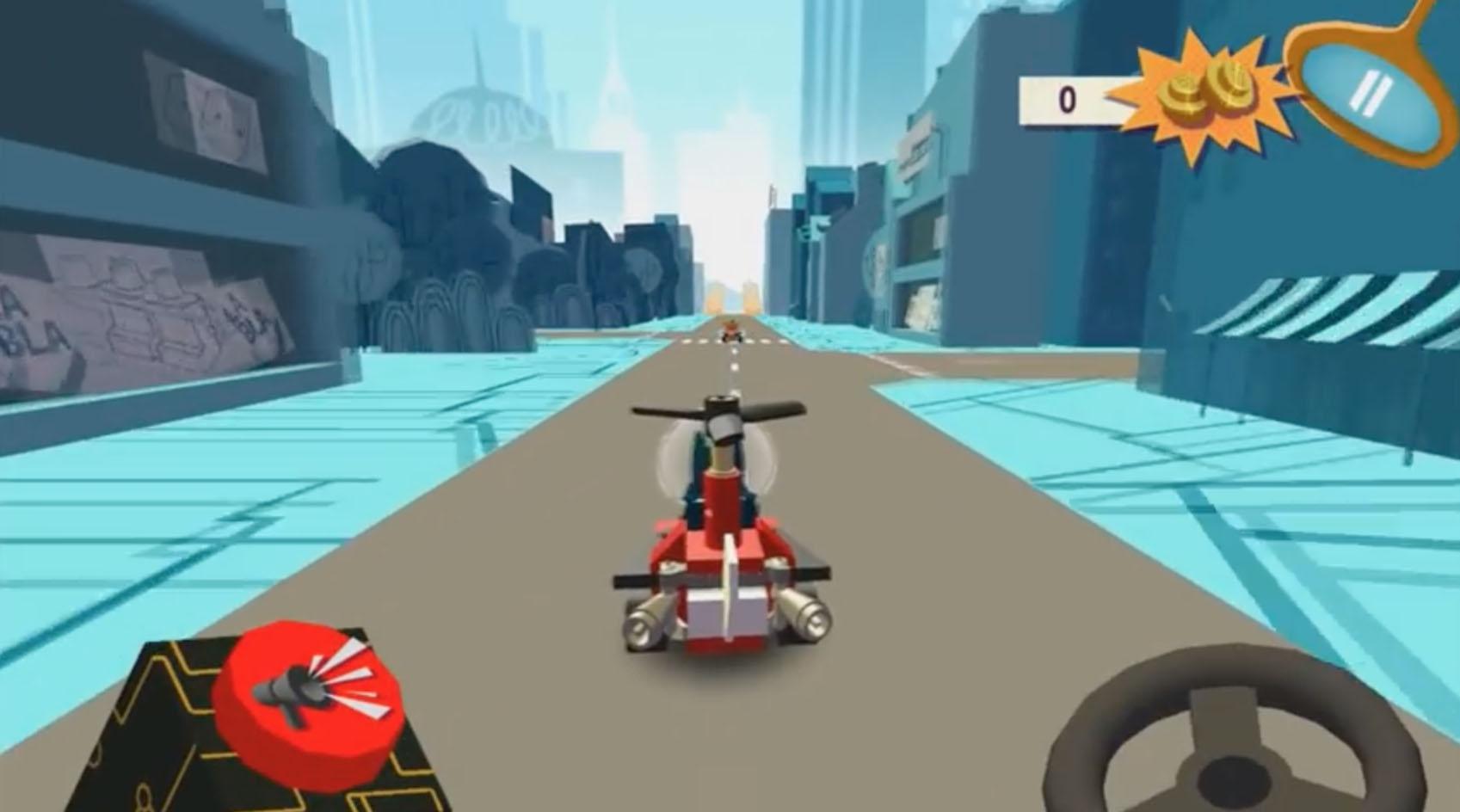Click the orange-rimmed rearview mirror frame

1372,90
